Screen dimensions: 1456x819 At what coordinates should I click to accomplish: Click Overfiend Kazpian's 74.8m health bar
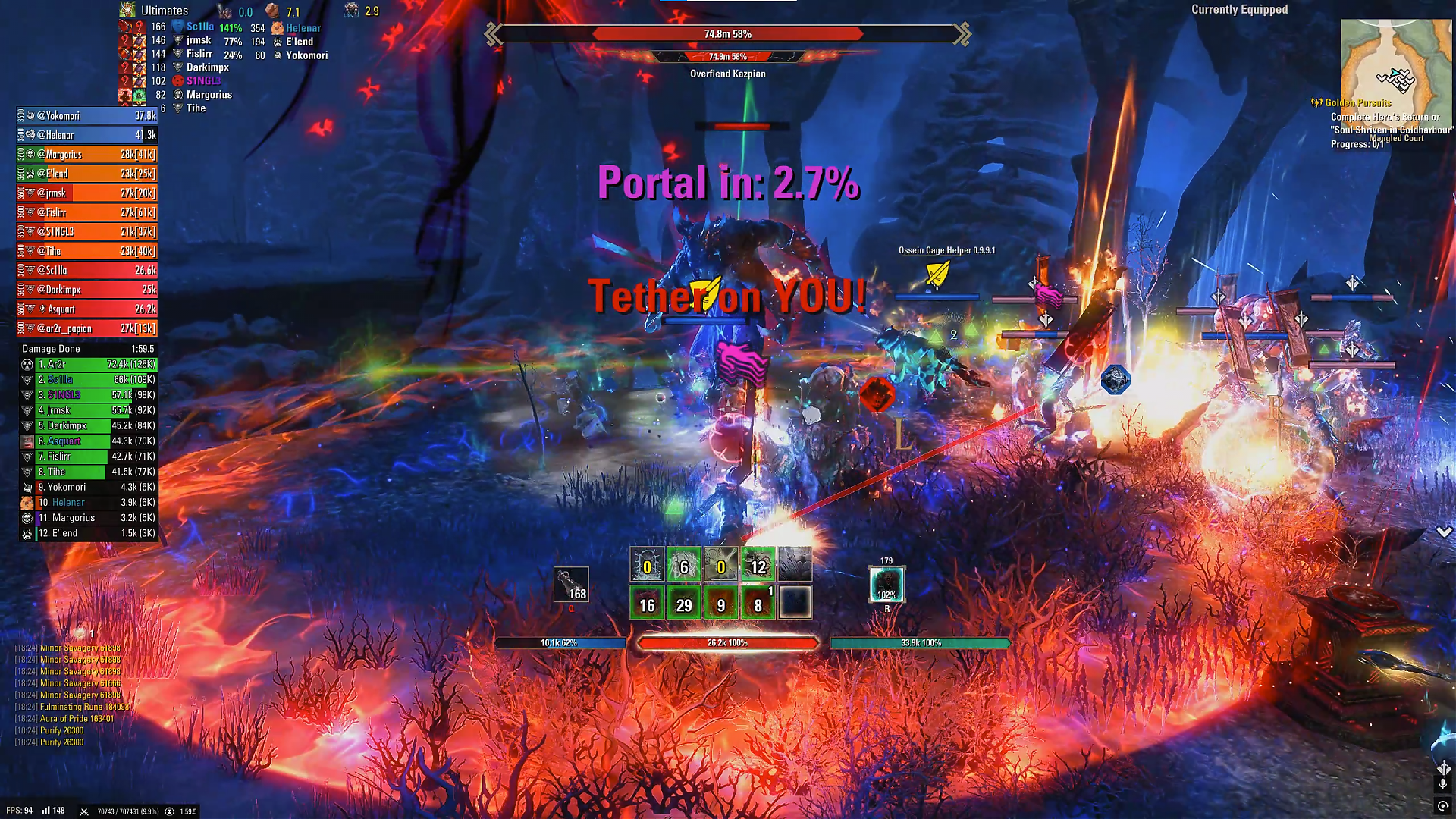[728, 34]
